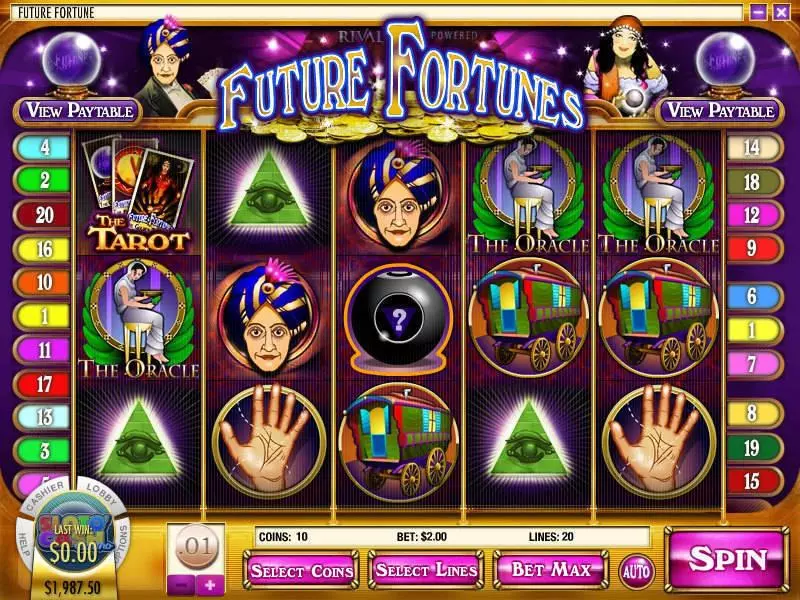800x600 pixels.
Task: Open the Select Lines option
Action: 428,570
